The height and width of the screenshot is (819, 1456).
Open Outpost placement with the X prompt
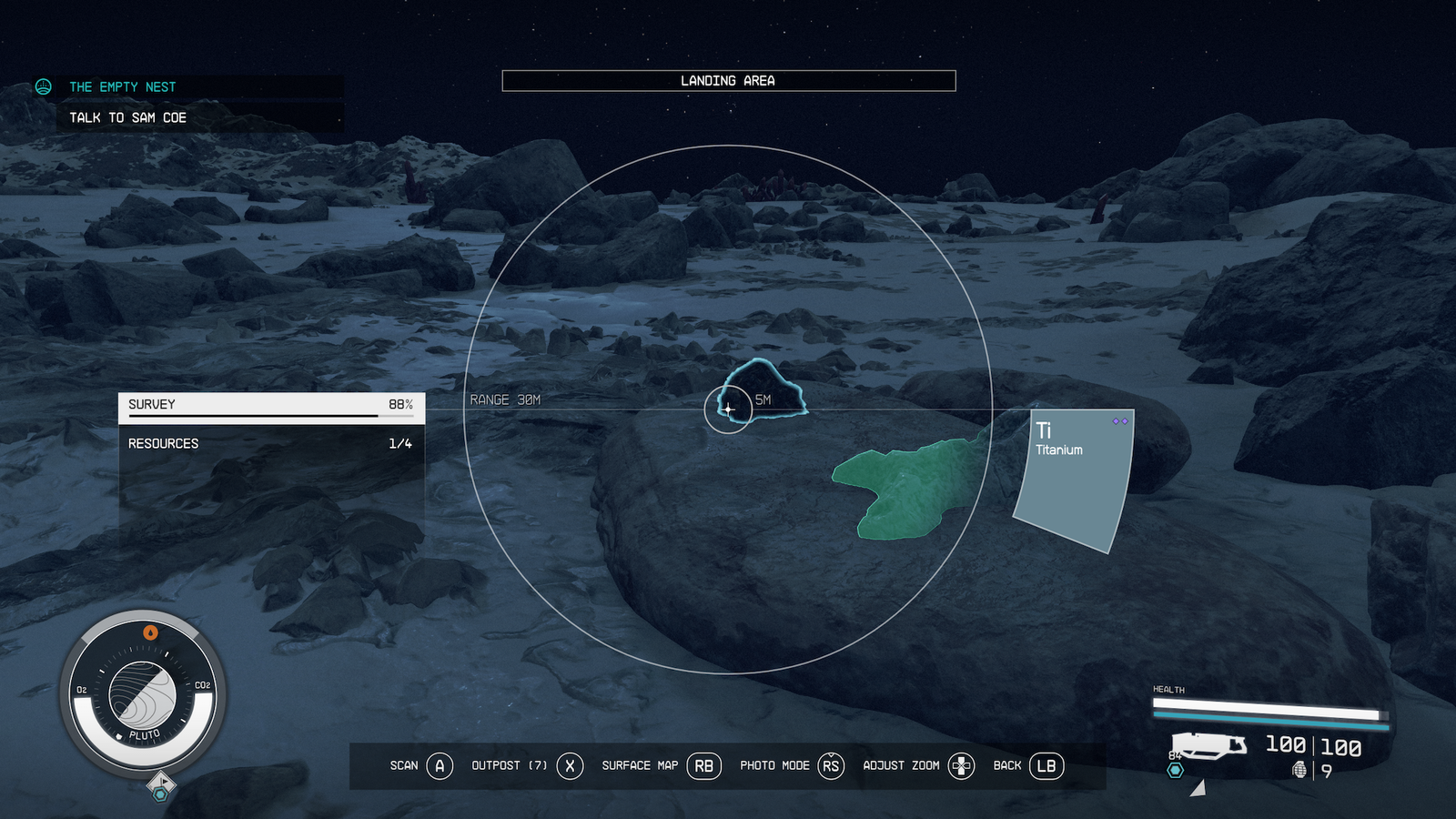point(569,765)
